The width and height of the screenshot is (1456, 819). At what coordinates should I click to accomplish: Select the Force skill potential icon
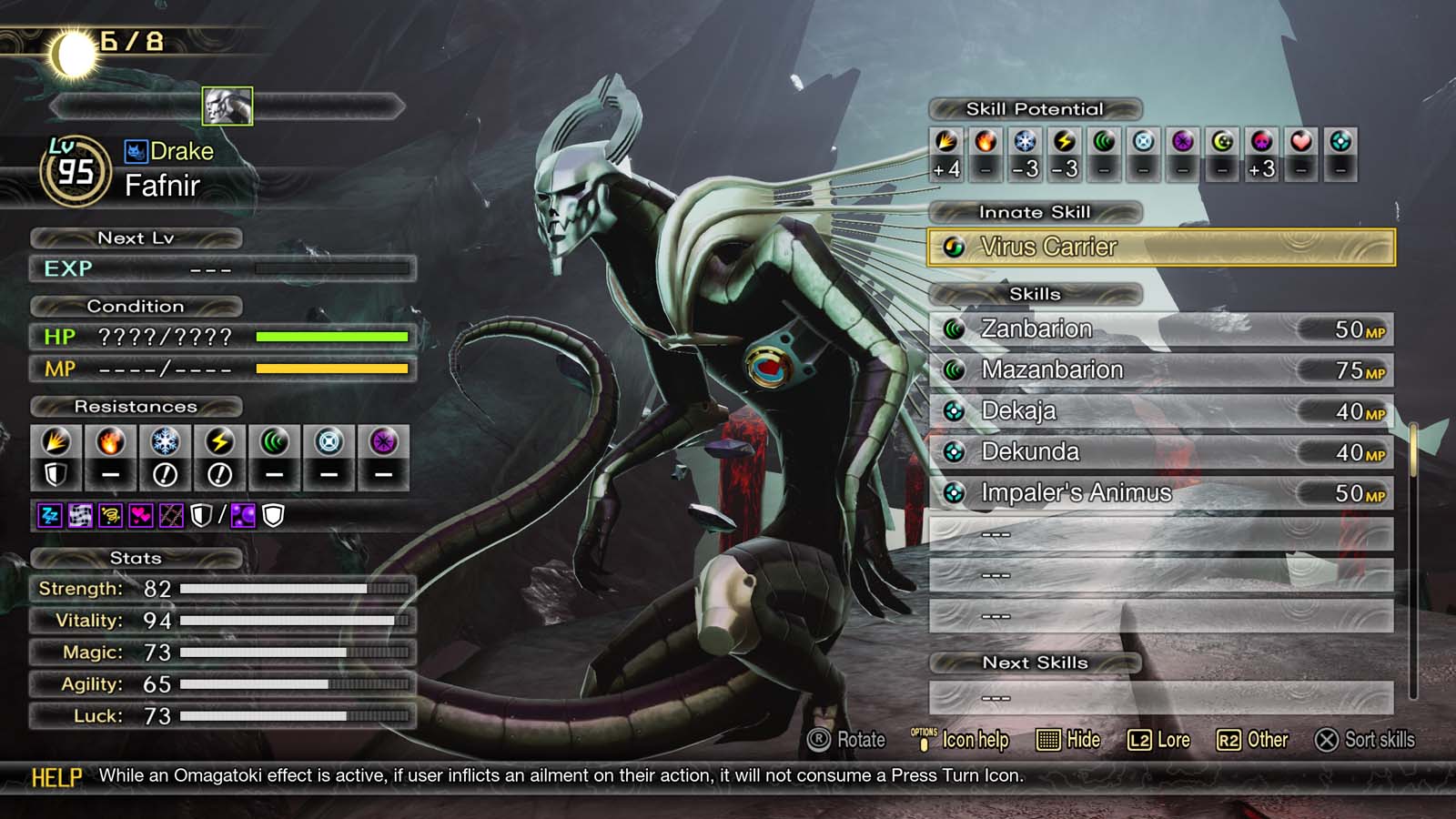pyautogui.click(x=1103, y=140)
